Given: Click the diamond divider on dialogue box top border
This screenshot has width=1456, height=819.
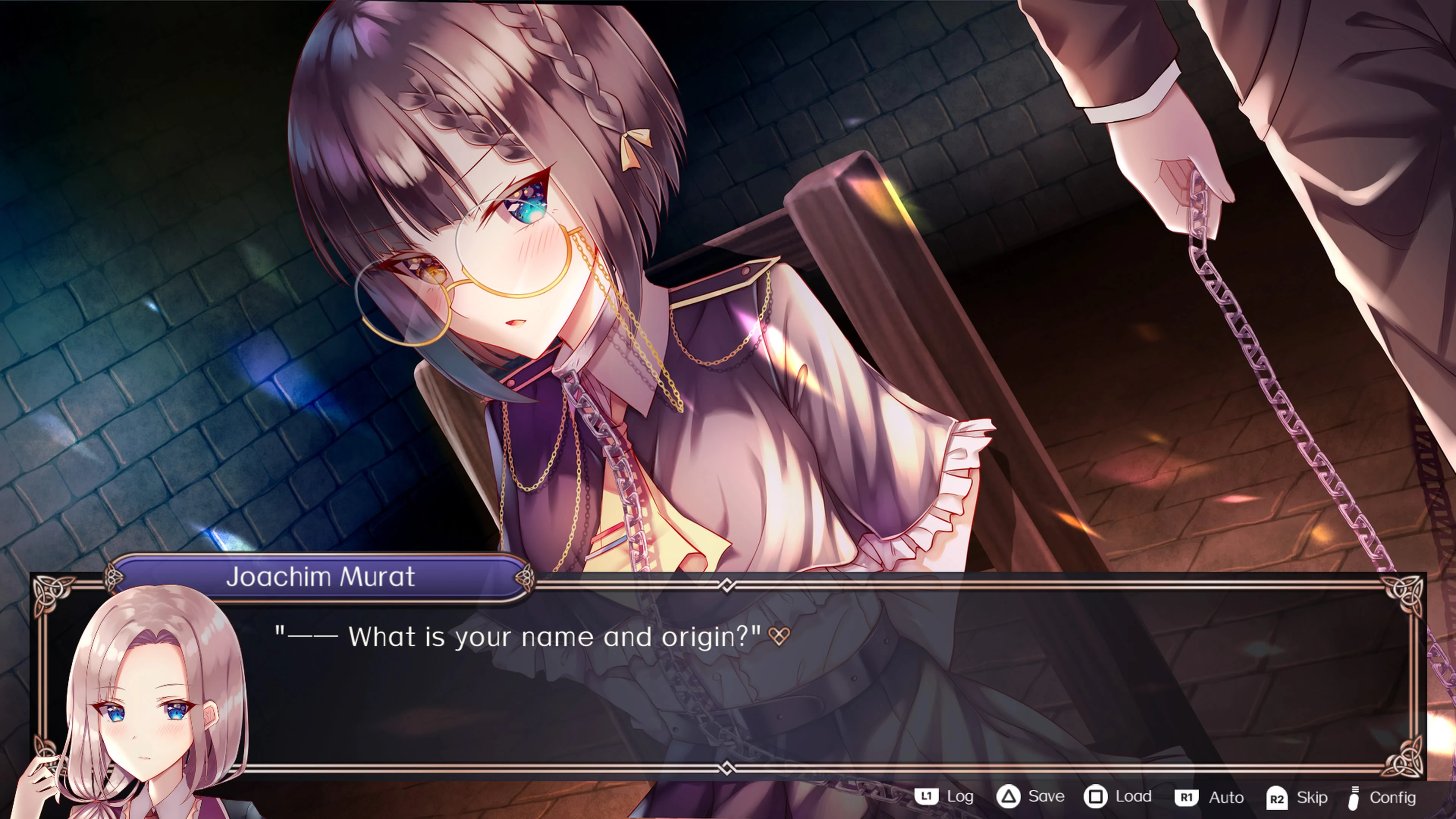Looking at the screenshot, I should 728,585.
